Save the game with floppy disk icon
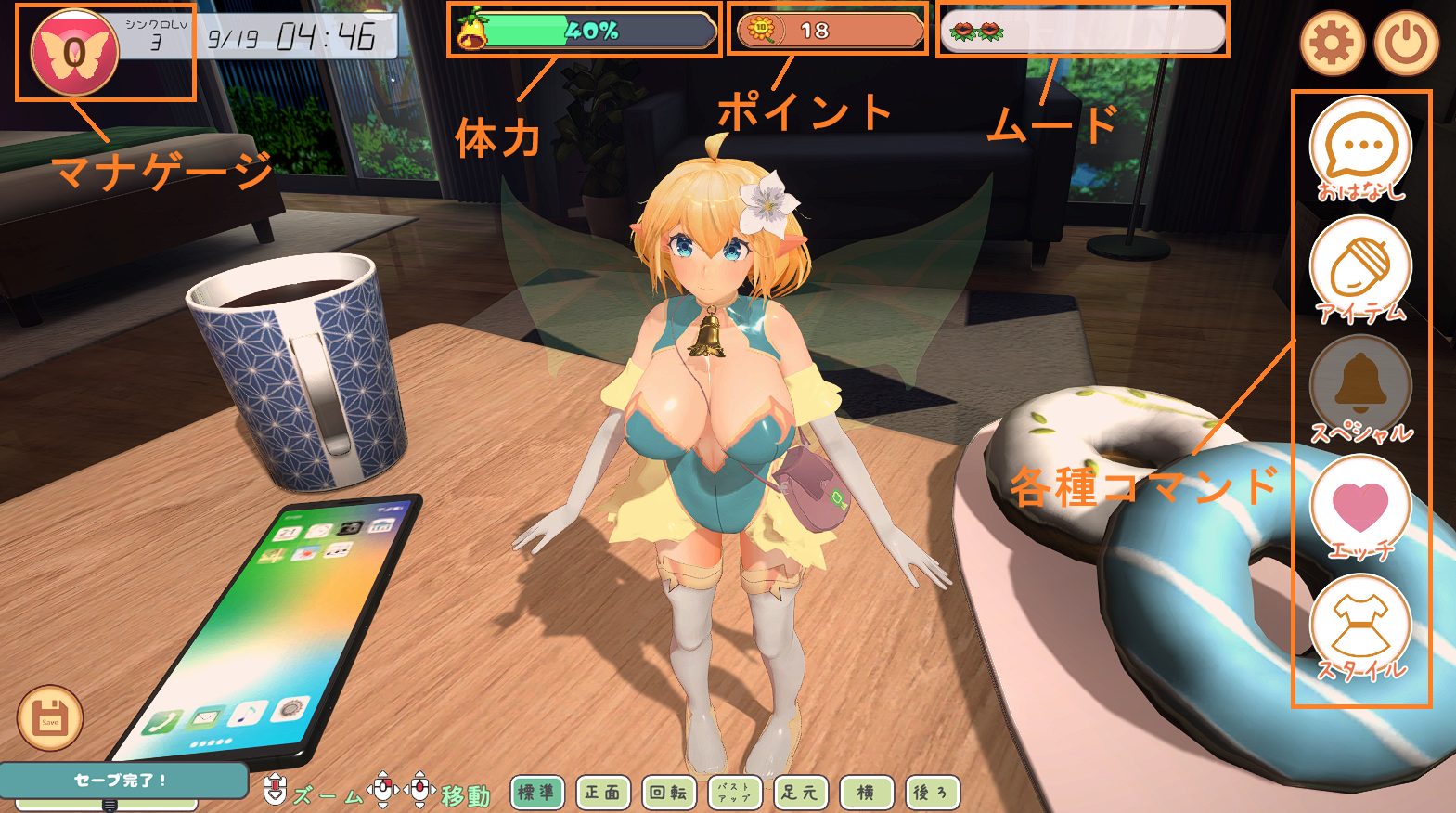 pyautogui.click(x=50, y=717)
